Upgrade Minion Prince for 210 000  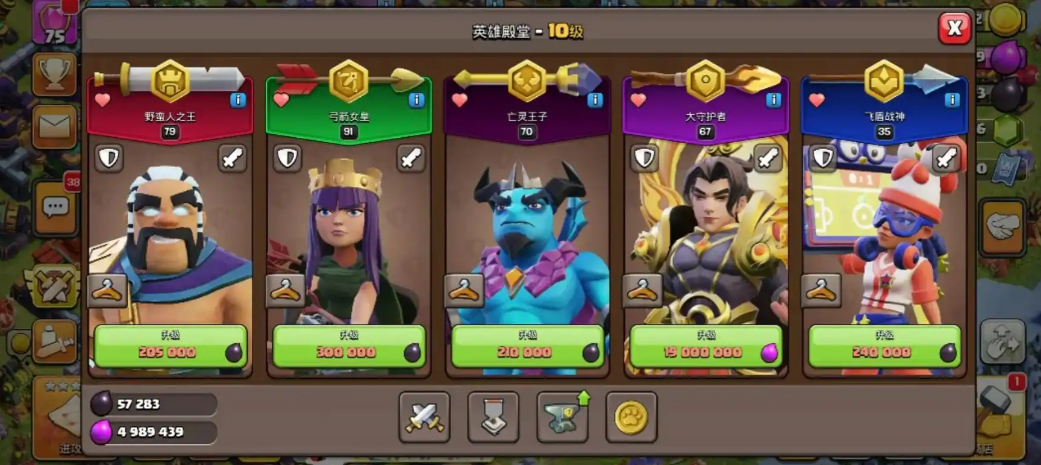(x=527, y=347)
